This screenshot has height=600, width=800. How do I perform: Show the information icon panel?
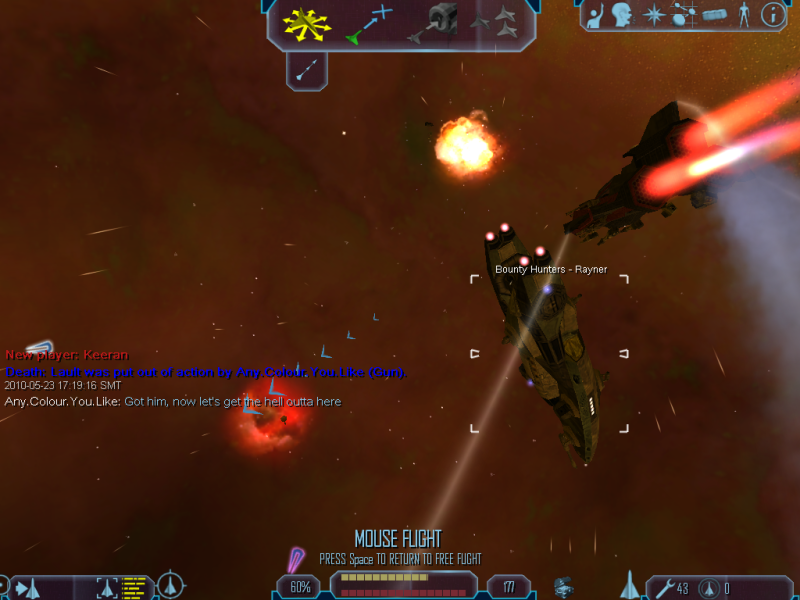coord(772,15)
